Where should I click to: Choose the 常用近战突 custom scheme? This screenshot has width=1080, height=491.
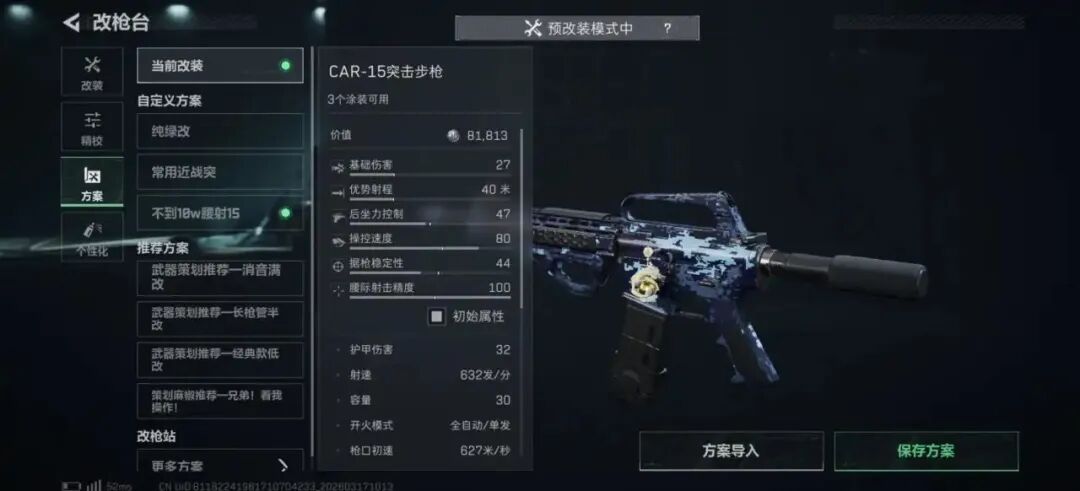click(x=220, y=172)
